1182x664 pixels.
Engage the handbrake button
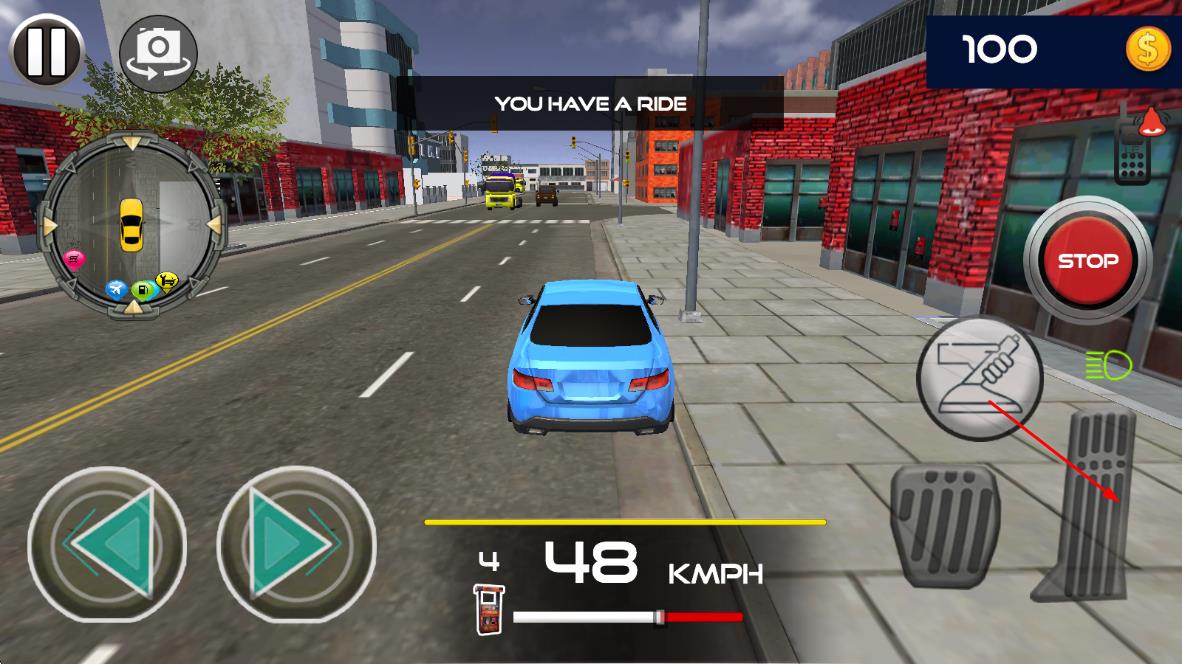coord(979,377)
